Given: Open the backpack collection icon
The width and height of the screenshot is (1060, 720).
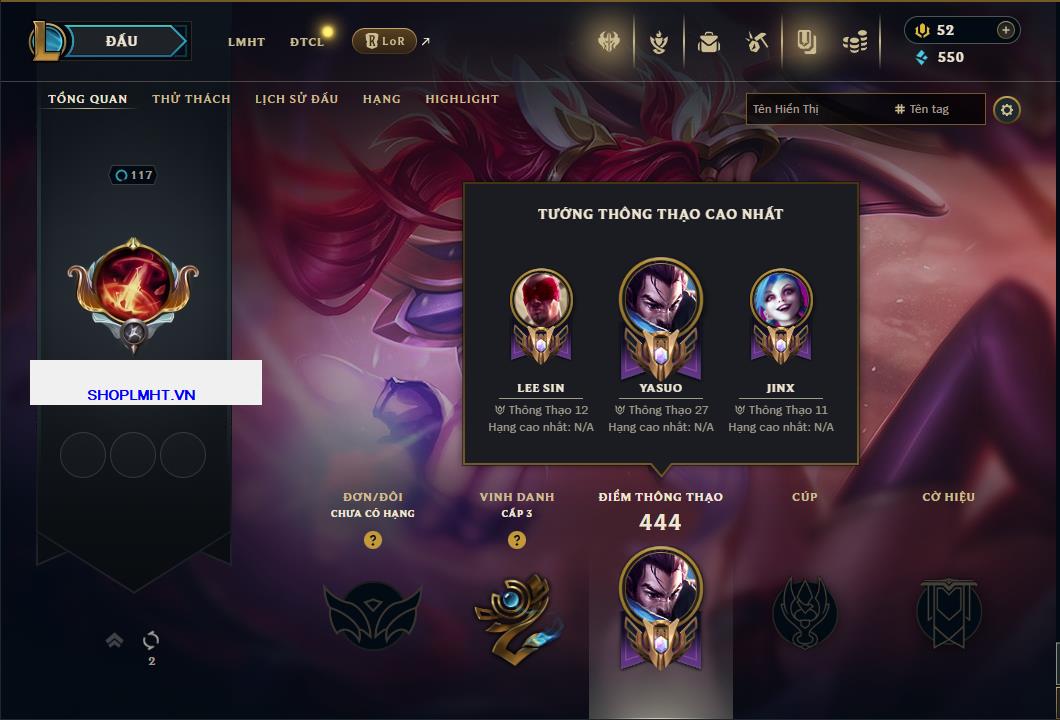Looking at the screenshot, I should click(x=709, y=42).
